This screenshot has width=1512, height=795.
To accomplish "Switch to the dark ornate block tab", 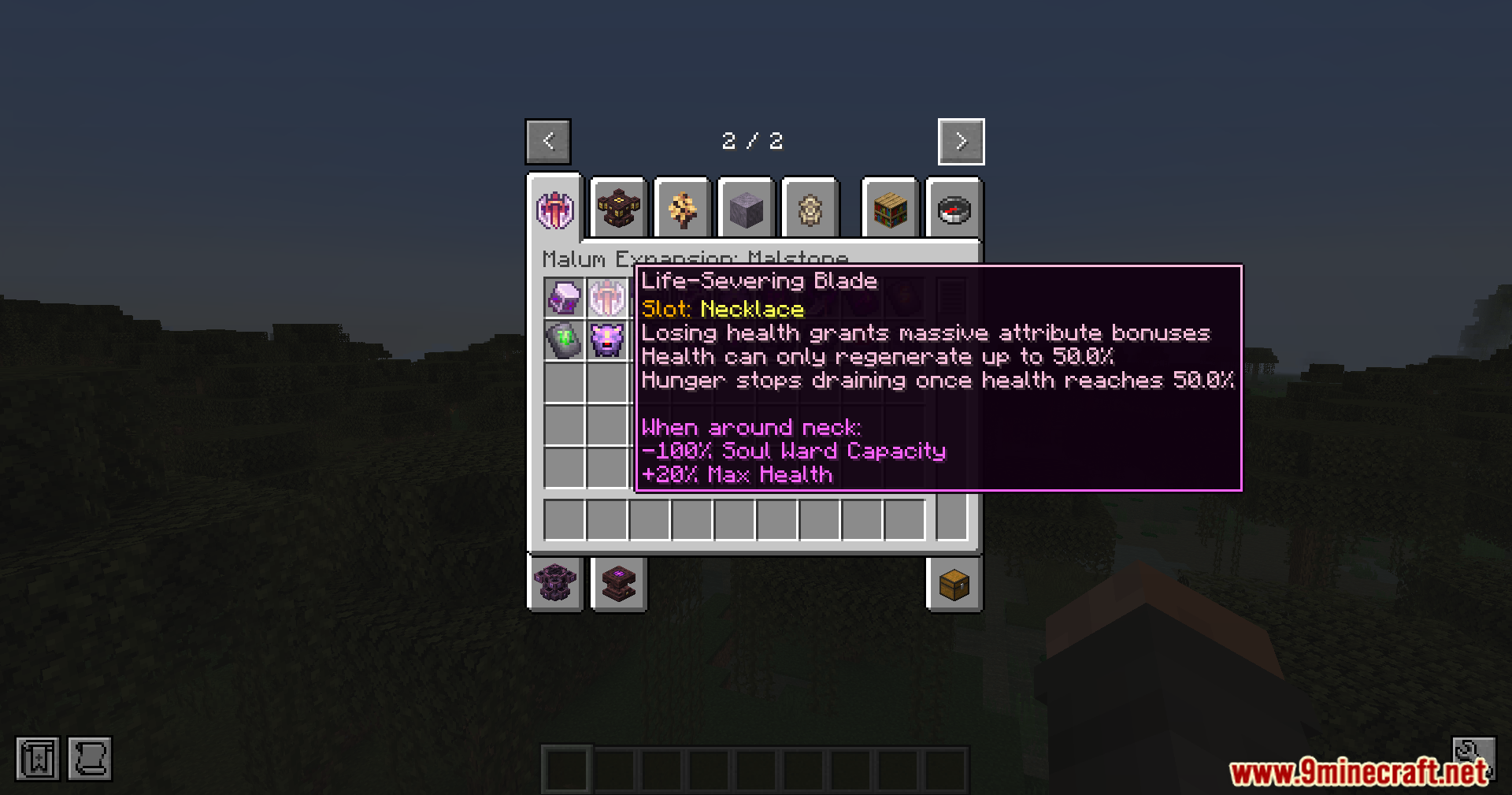I will tap(618, 209).
